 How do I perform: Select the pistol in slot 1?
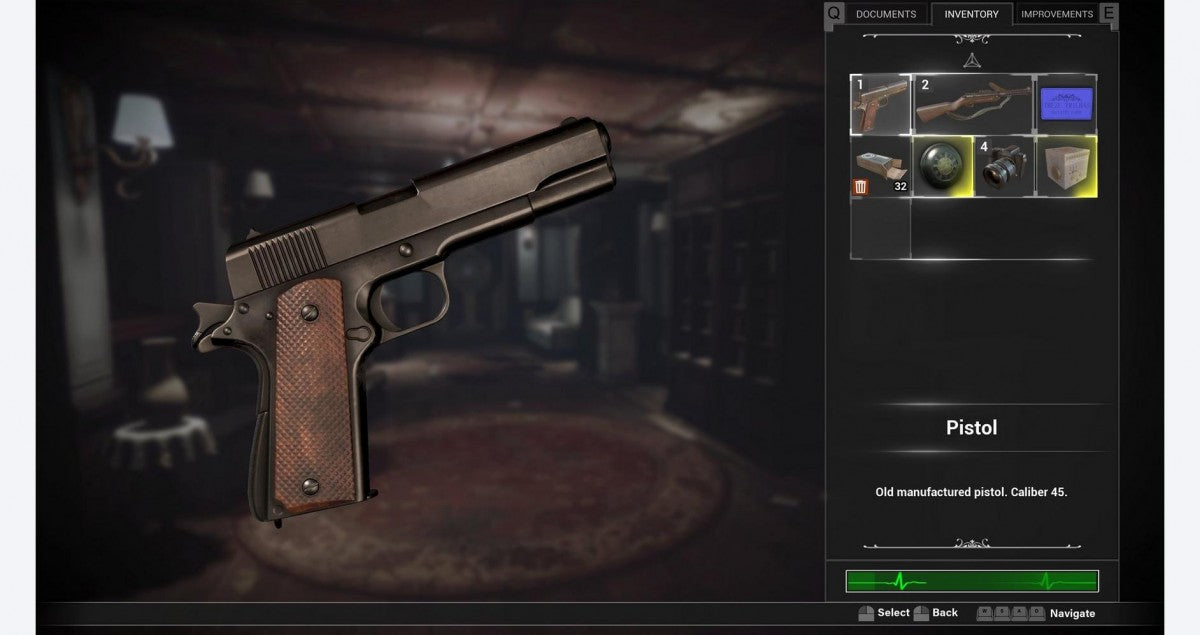pos(880,104)
